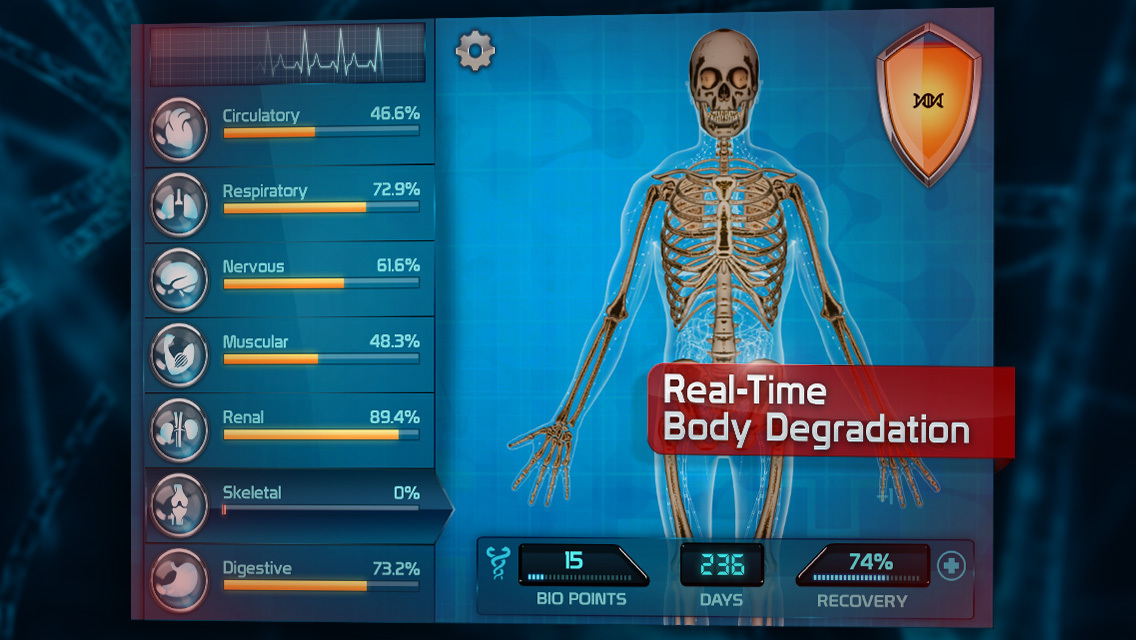
Task: Choose the Nervous system entry
Action: [290, 277]
